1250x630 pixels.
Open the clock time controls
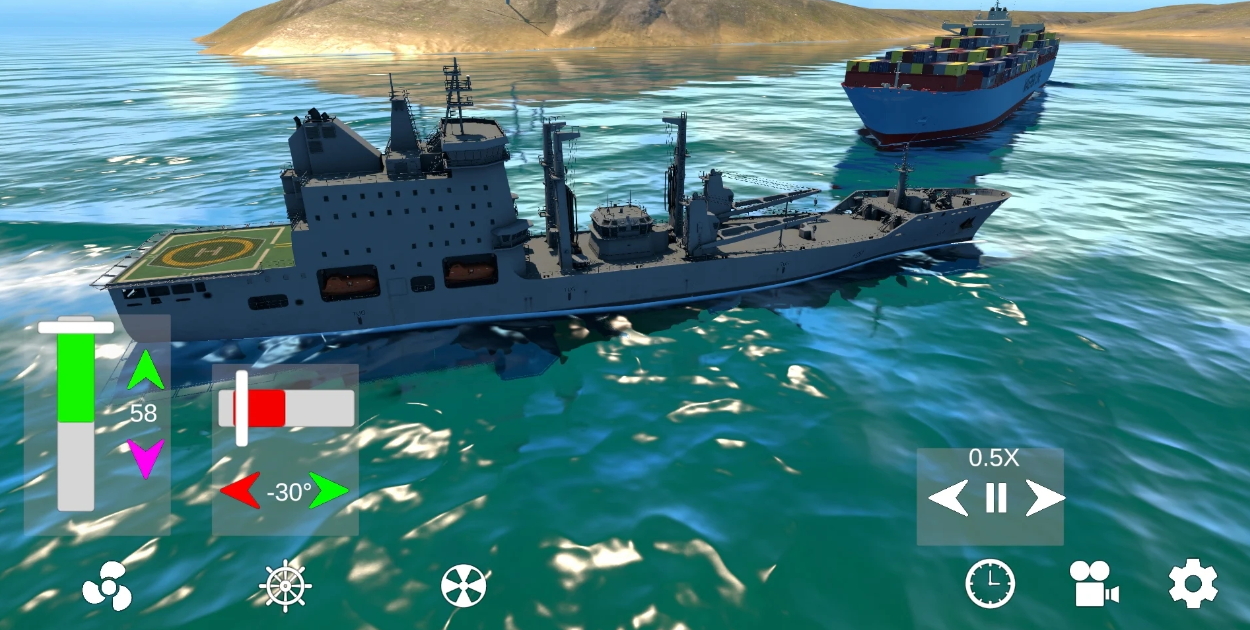click(x=990, y=584)
